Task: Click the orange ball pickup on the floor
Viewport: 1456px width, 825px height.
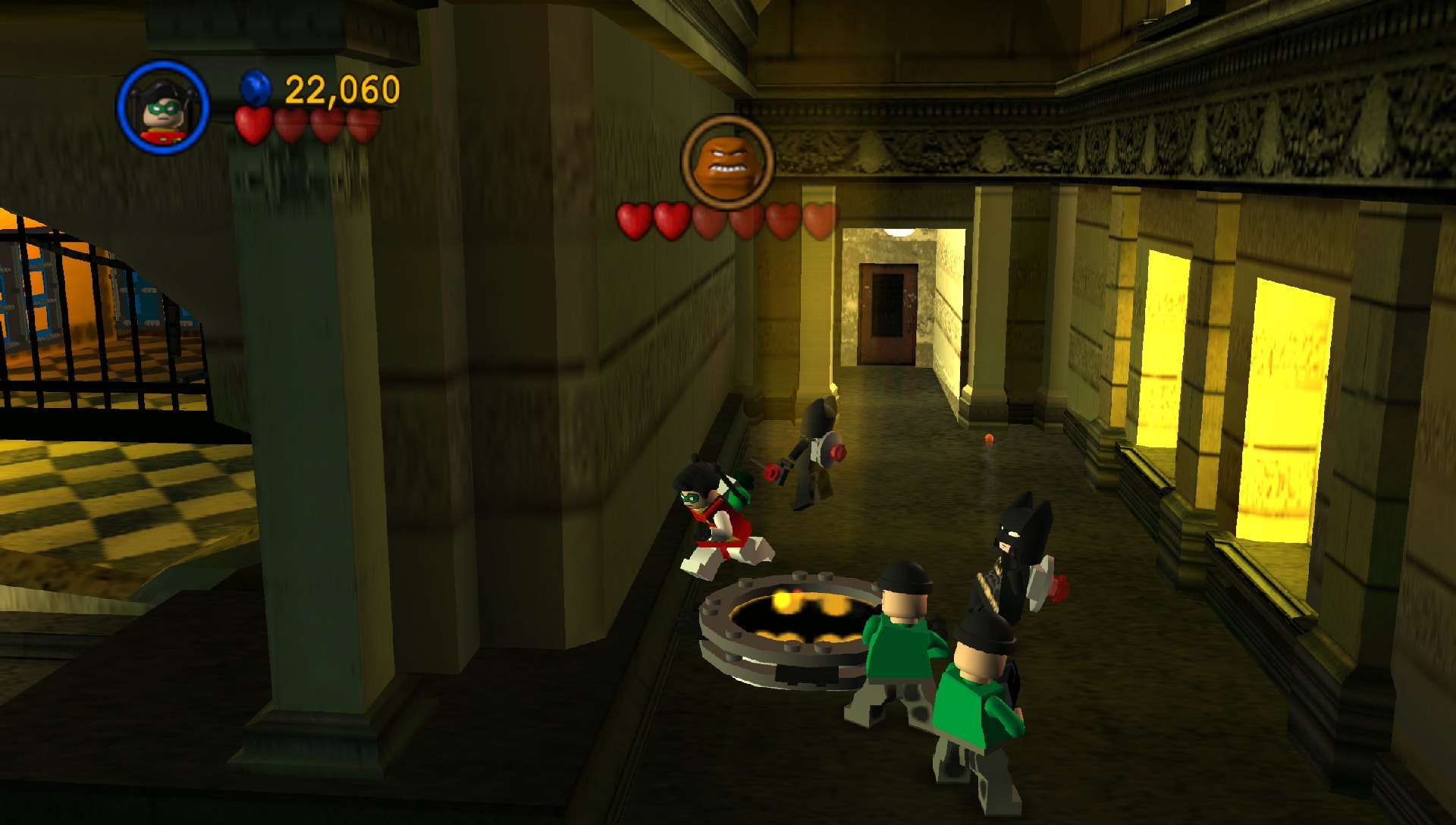Action: 990,437
